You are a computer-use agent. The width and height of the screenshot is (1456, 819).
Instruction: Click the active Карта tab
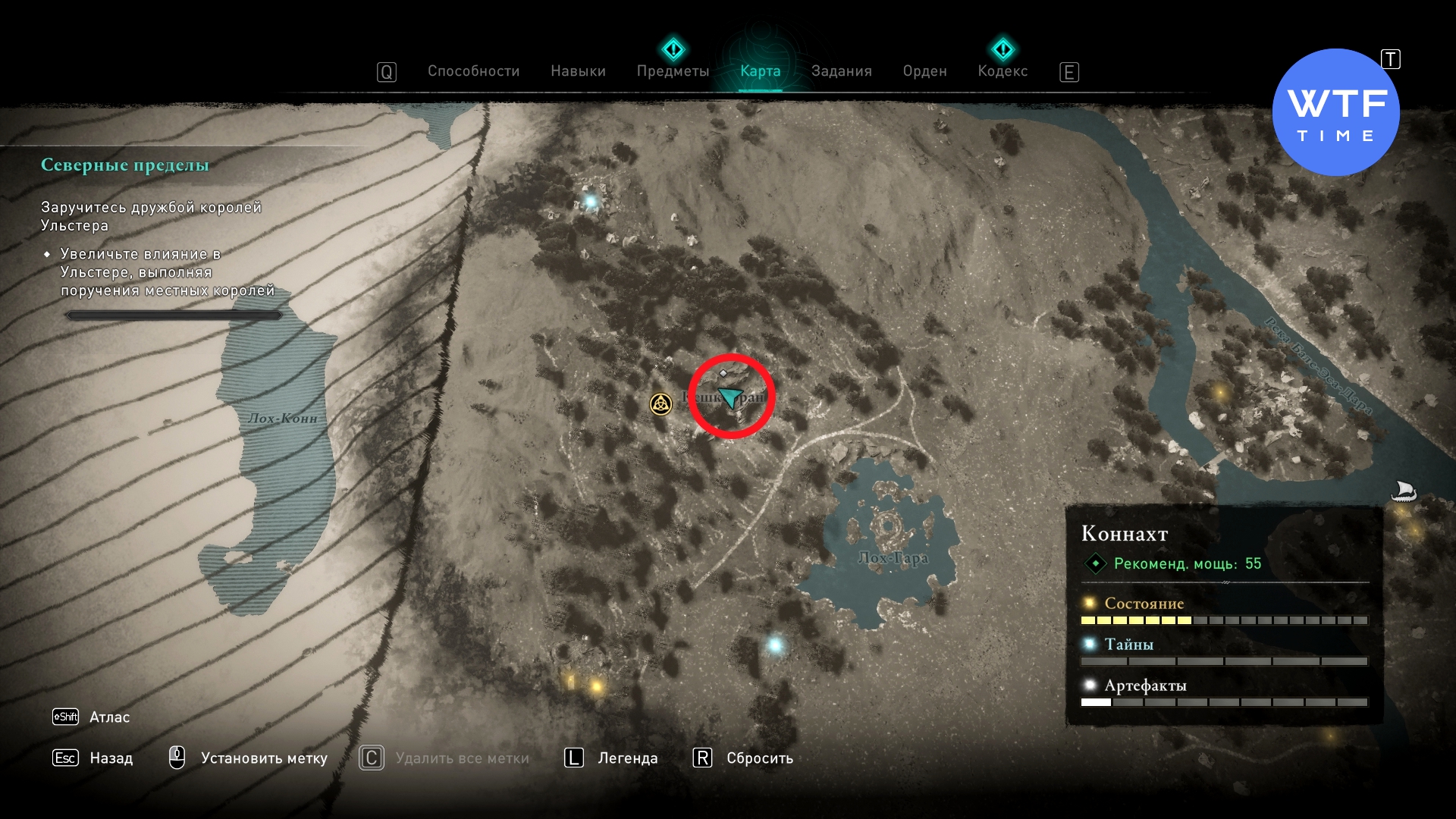pos(760,71)
